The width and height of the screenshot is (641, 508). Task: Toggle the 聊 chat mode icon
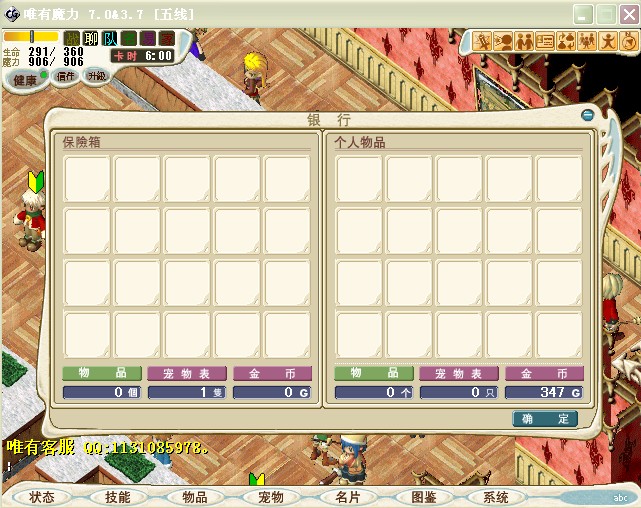[90, 39]
